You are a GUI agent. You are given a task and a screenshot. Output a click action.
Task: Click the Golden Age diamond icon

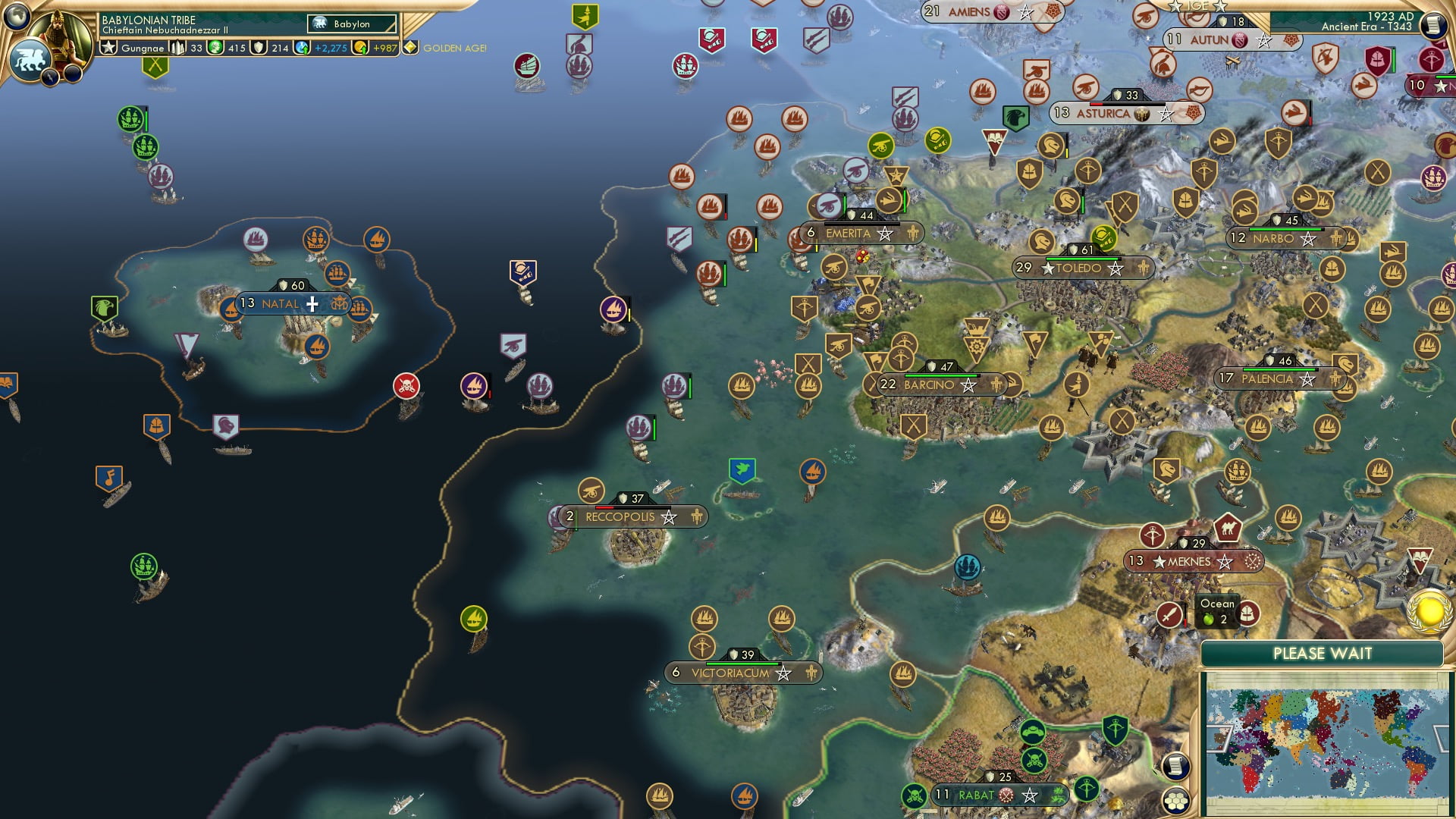410,47
